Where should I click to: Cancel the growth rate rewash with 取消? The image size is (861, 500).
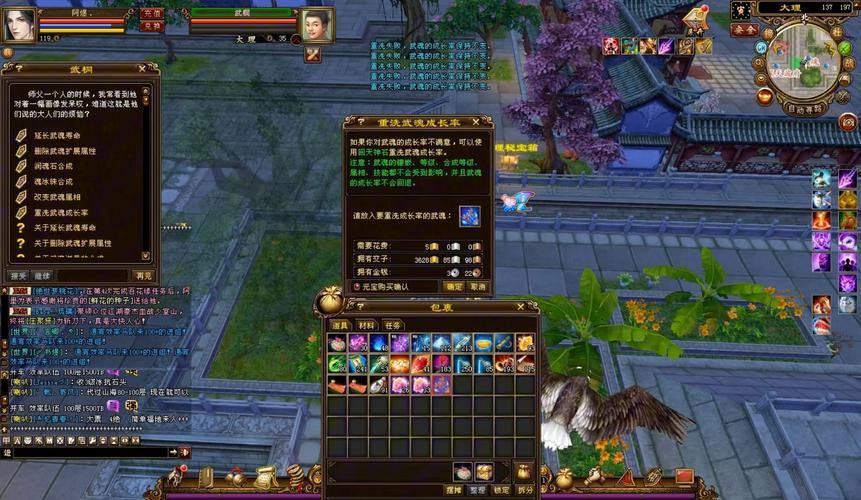pyautogui.click(x=478, y=286)
